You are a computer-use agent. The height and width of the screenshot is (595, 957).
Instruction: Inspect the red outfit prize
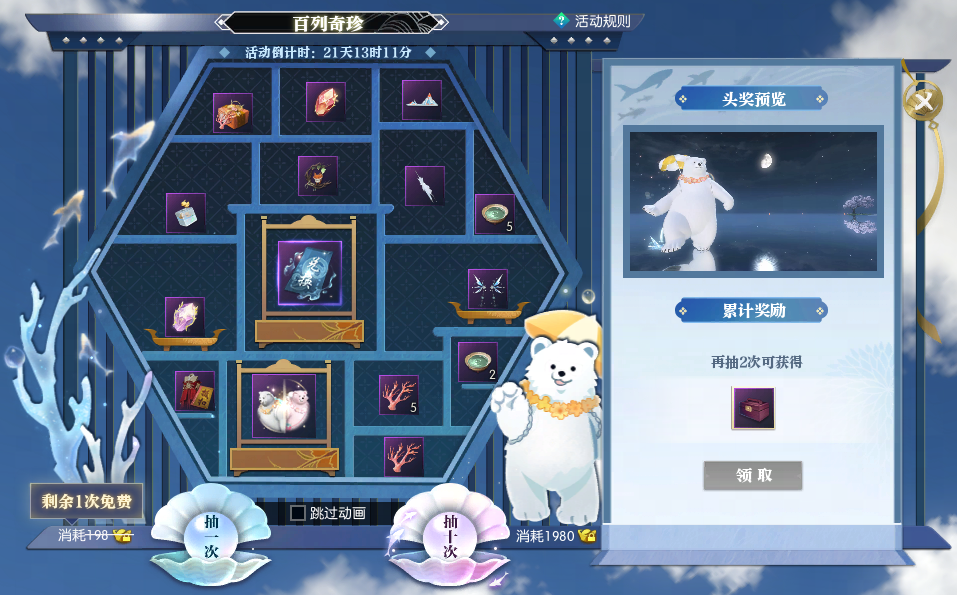[x=195, y=391]
